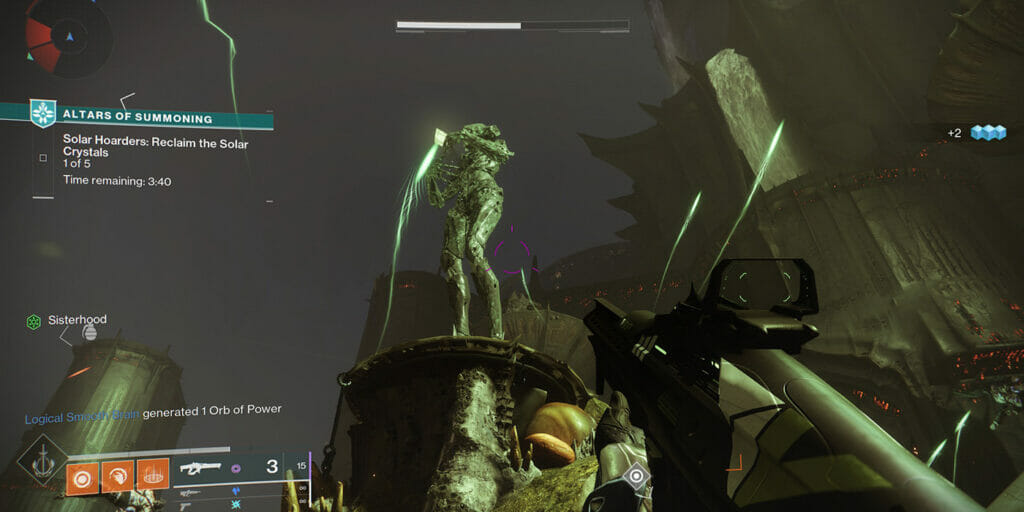
Task: Activate the orange class ability icon
Action: point(153,474)
